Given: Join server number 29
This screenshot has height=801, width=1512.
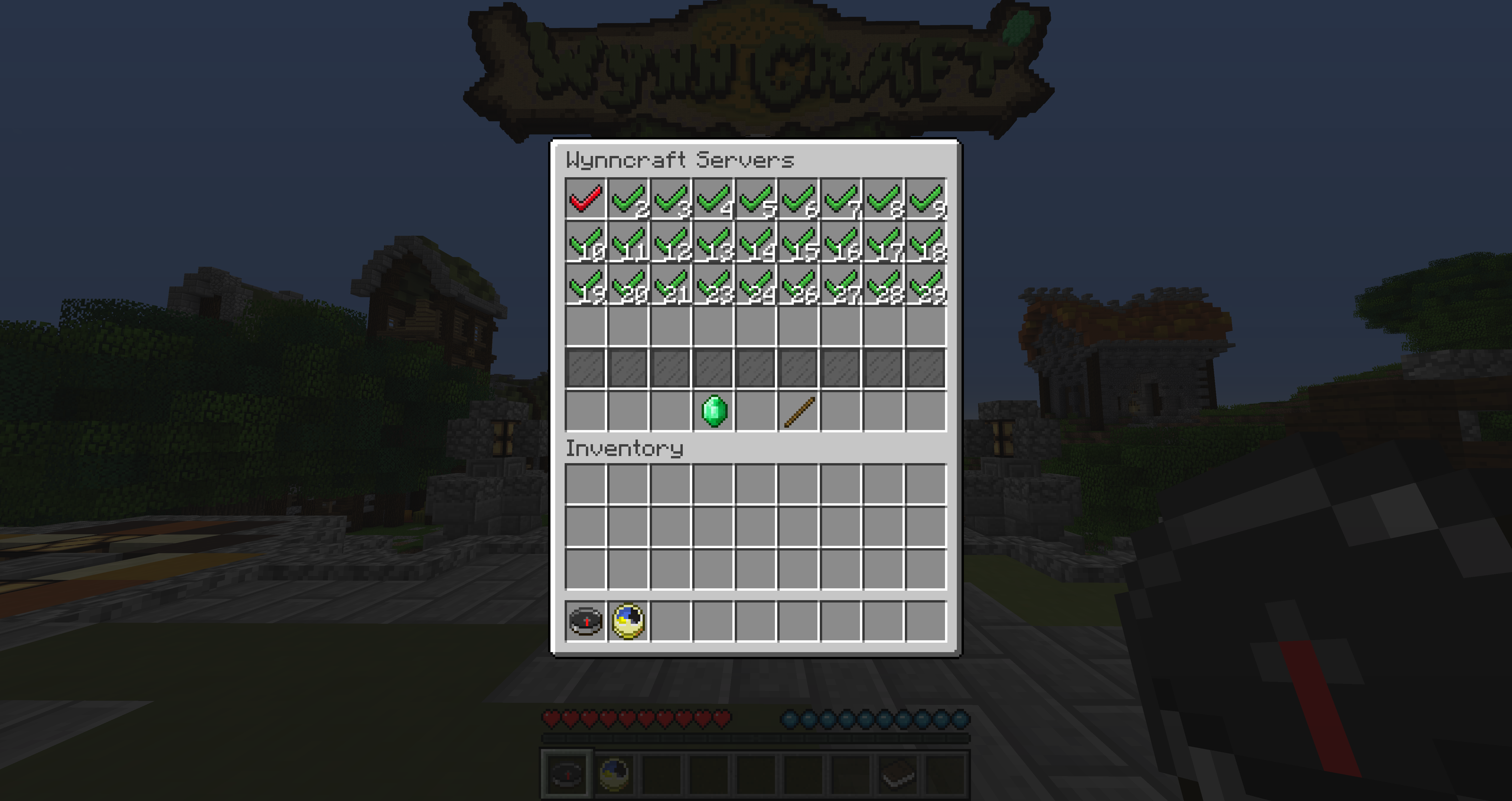Looking at the screenshot, I should pos(926,285).
